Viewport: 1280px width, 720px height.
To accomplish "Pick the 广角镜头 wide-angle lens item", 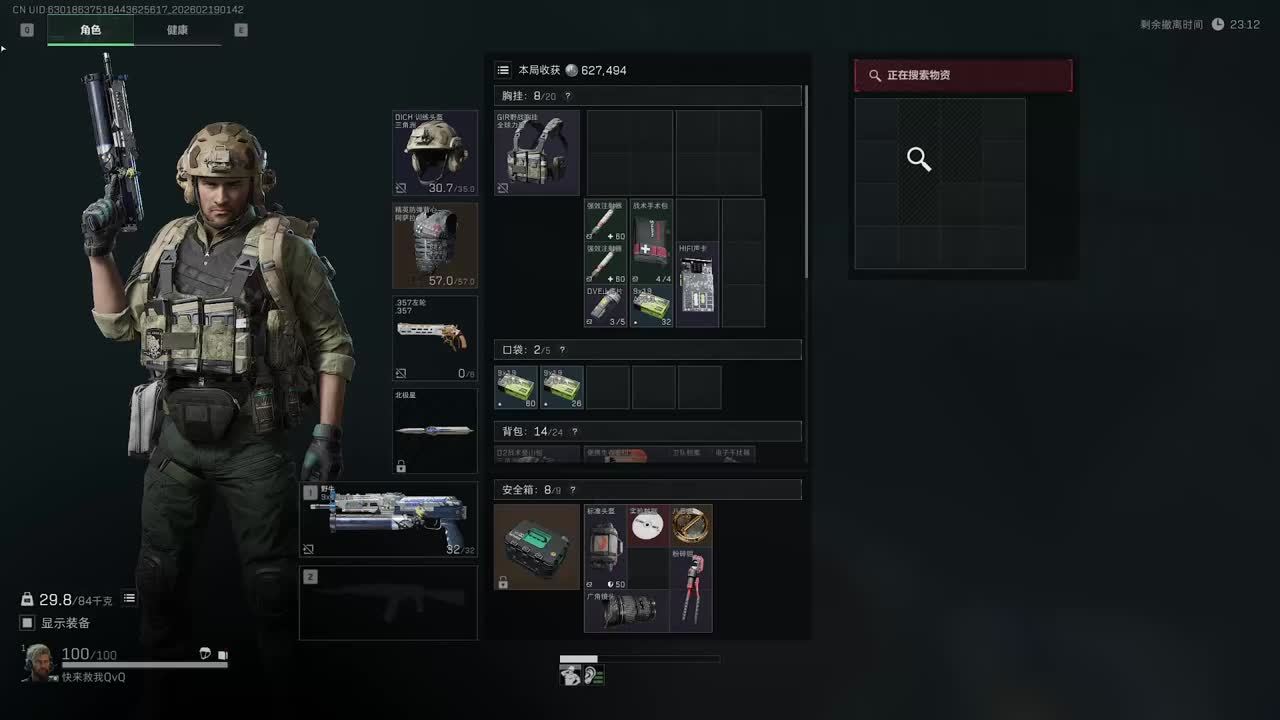I will [x=629, y=611].
